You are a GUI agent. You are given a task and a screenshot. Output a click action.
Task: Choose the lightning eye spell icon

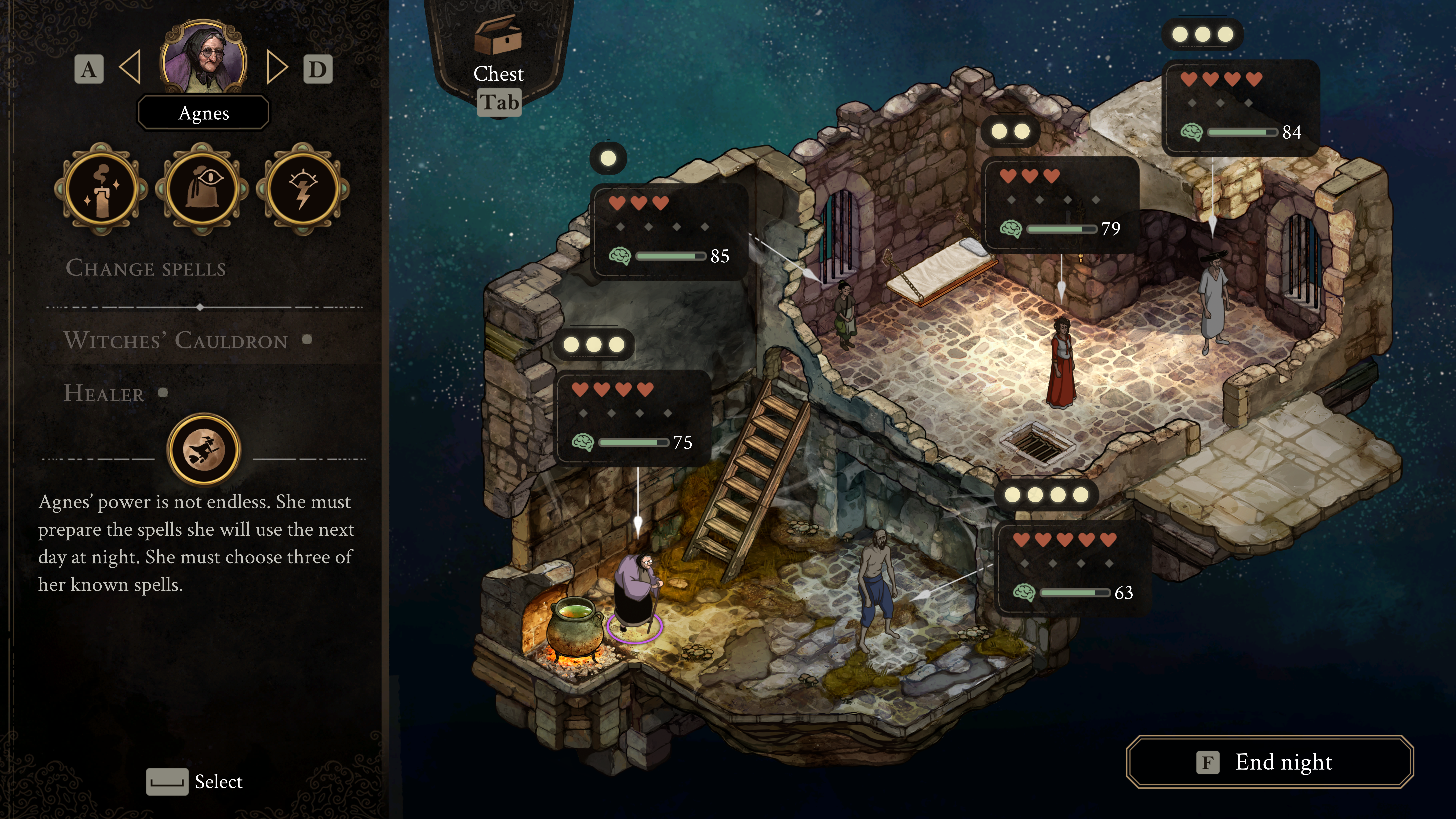tap(303, 189)
